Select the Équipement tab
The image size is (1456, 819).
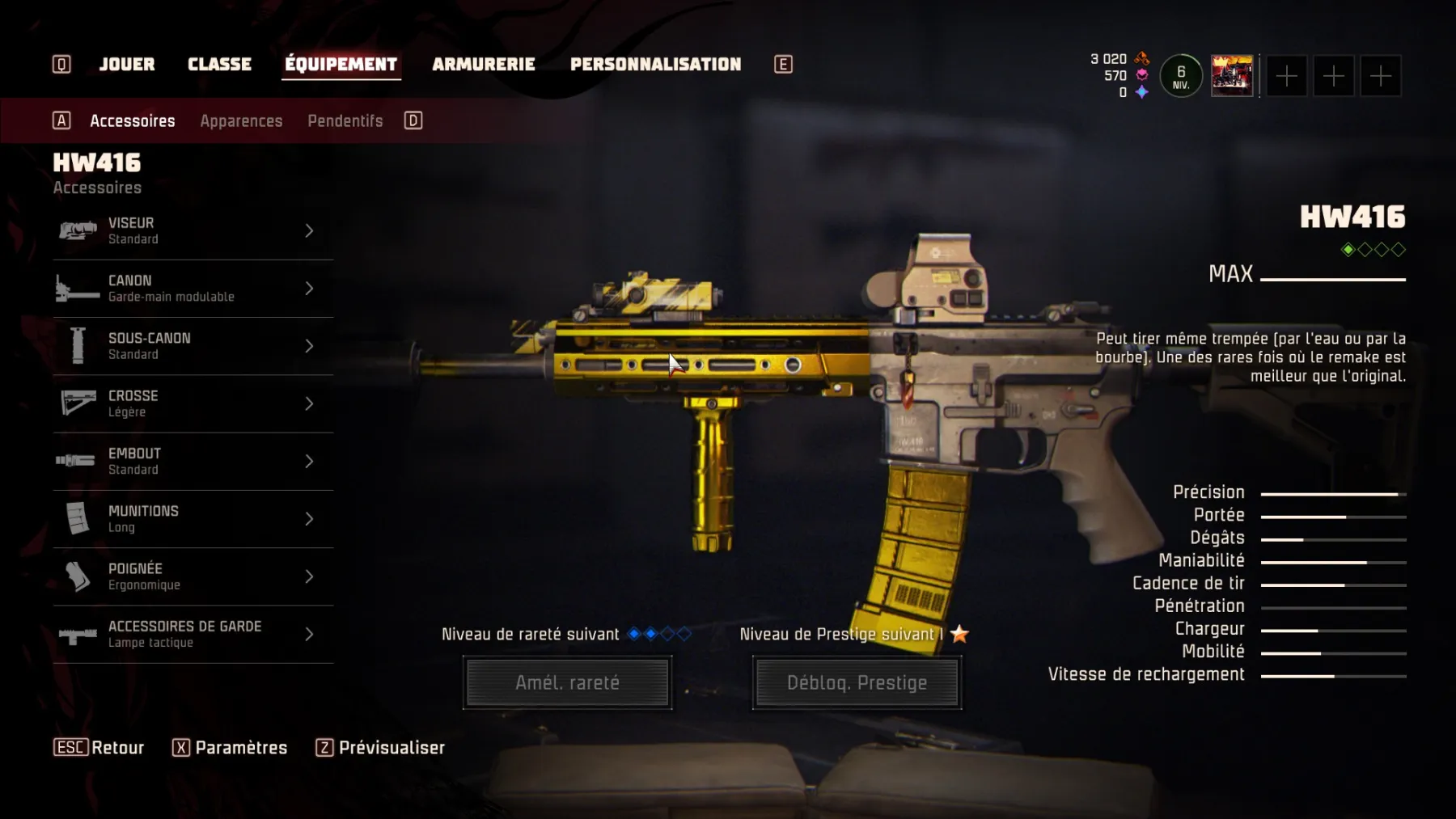tap(341, 65)
